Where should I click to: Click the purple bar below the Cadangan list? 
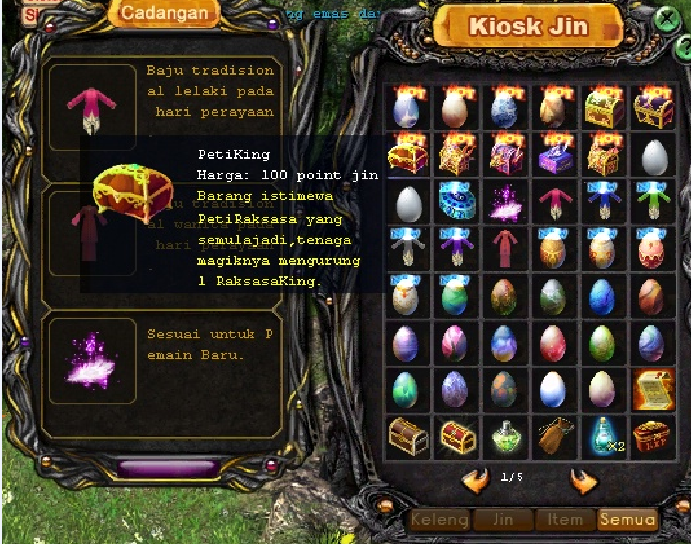166,467
